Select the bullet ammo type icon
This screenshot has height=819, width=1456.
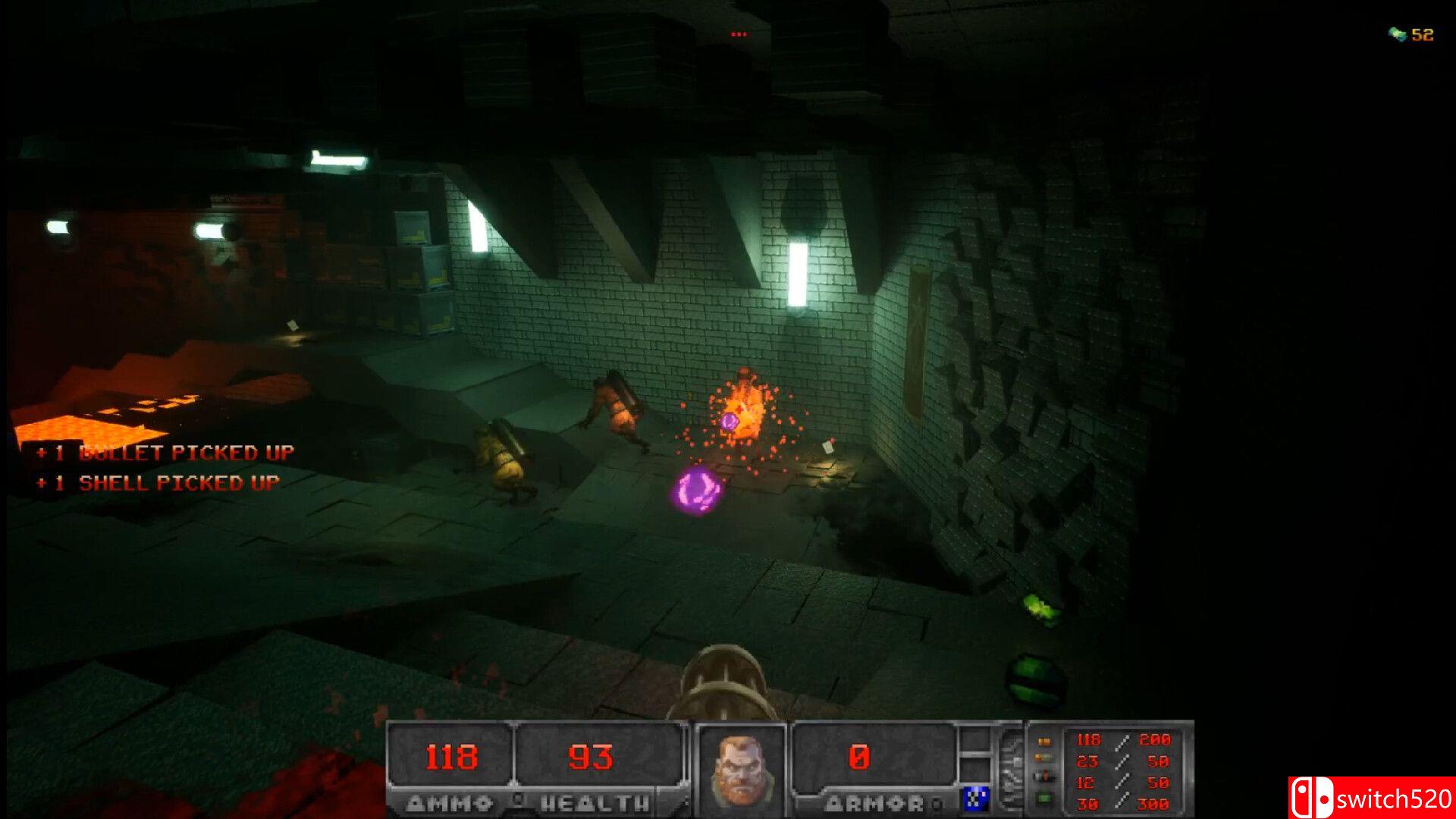1044,741
